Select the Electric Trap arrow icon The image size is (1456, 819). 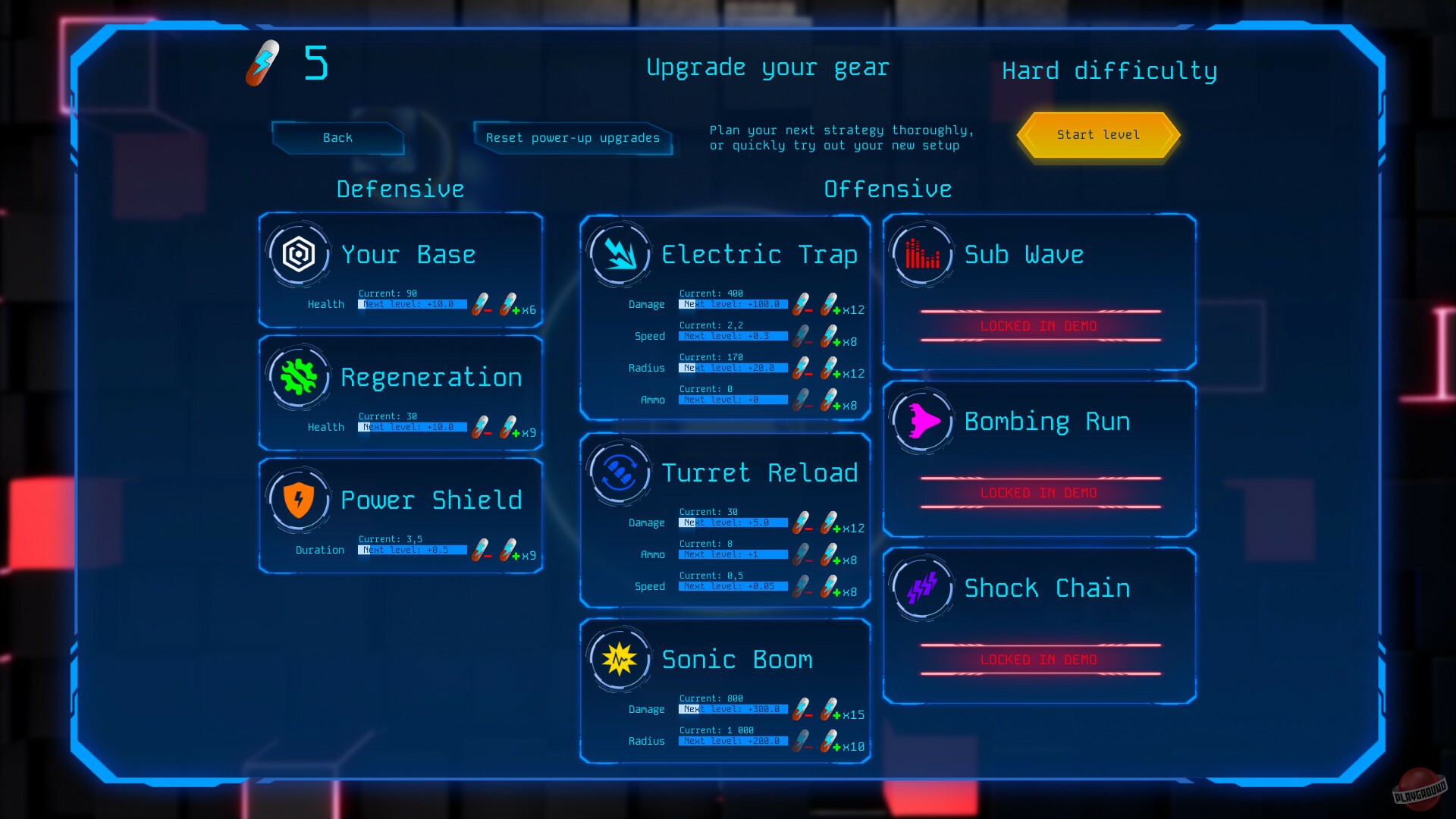pyautogui.click(x=620, y=253)
